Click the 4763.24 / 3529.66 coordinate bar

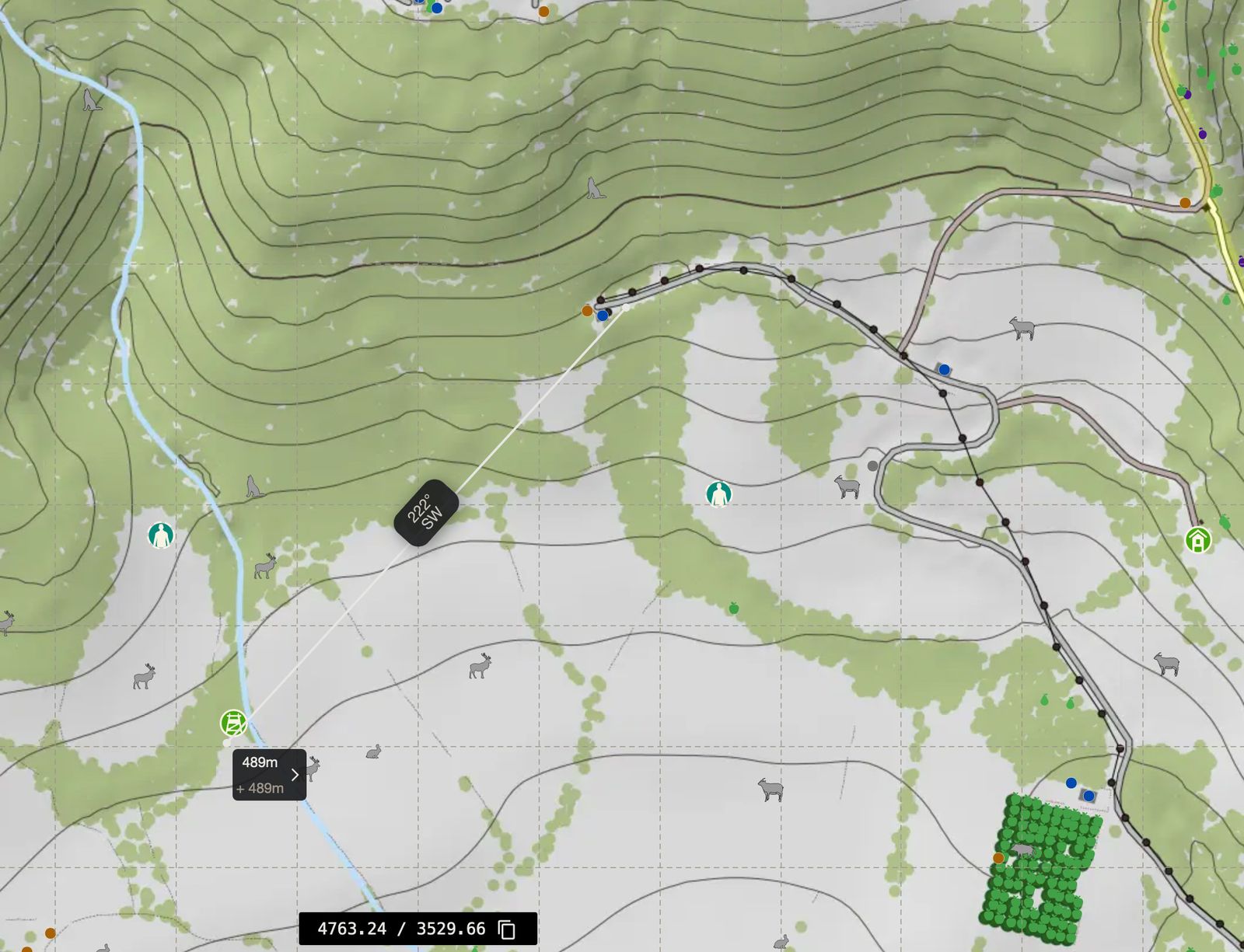click(400, 929)
